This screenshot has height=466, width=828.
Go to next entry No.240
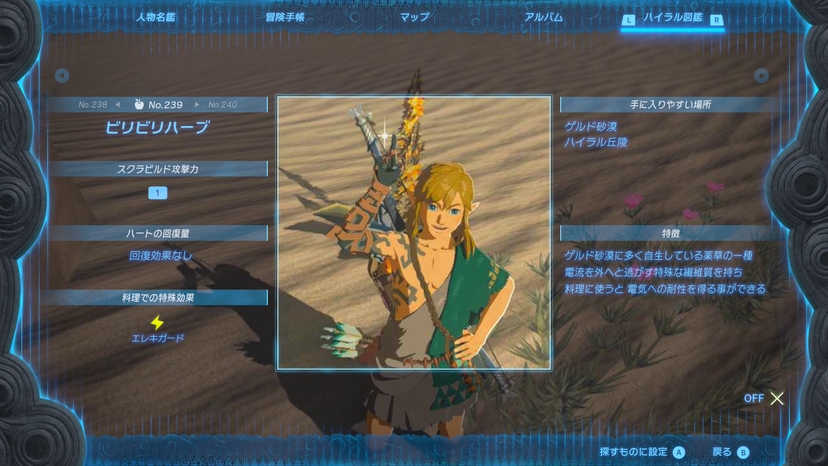(x=222, y=105)
